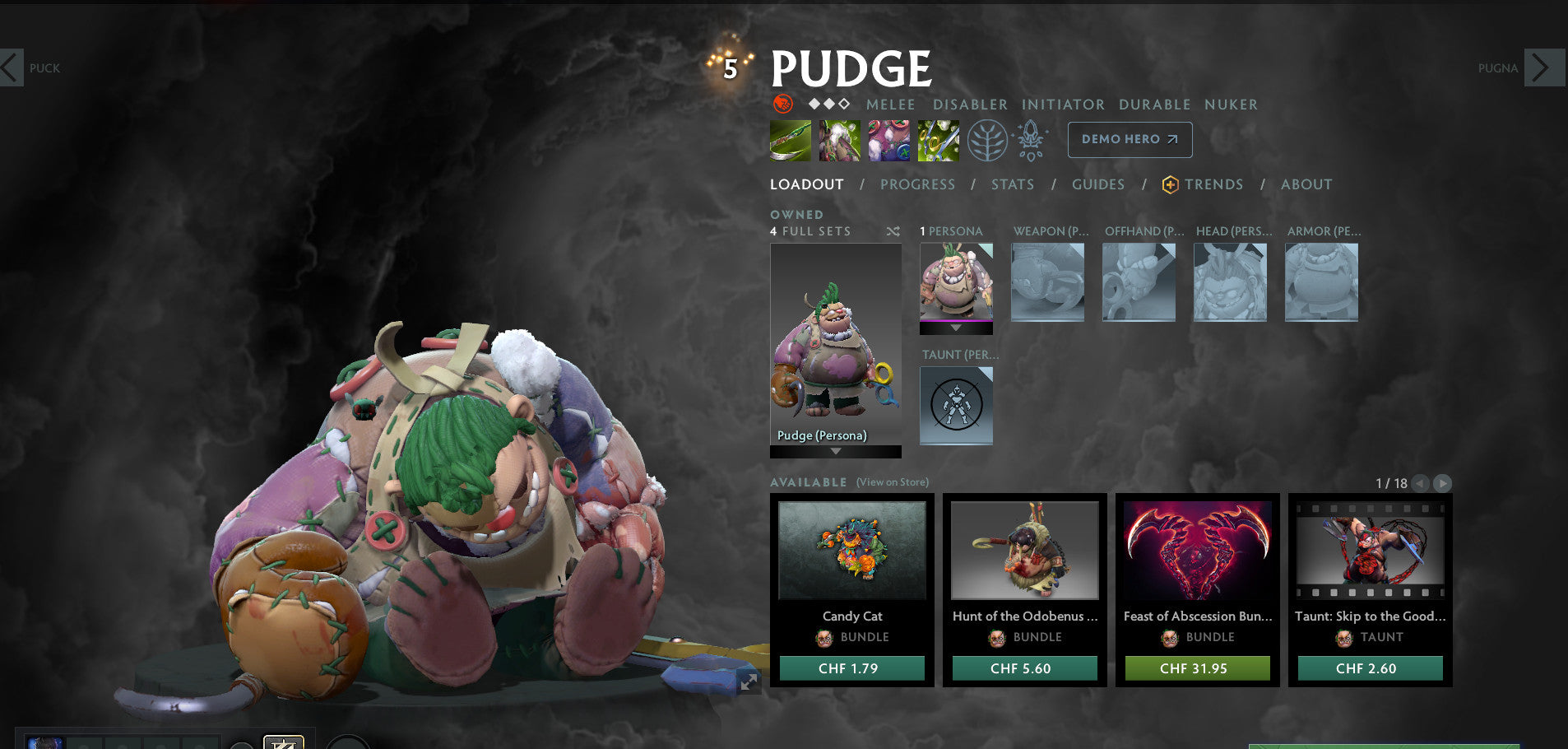Select the Weapon (Persona) slot
The image size is (1568, 749).
pos(1047,281)
